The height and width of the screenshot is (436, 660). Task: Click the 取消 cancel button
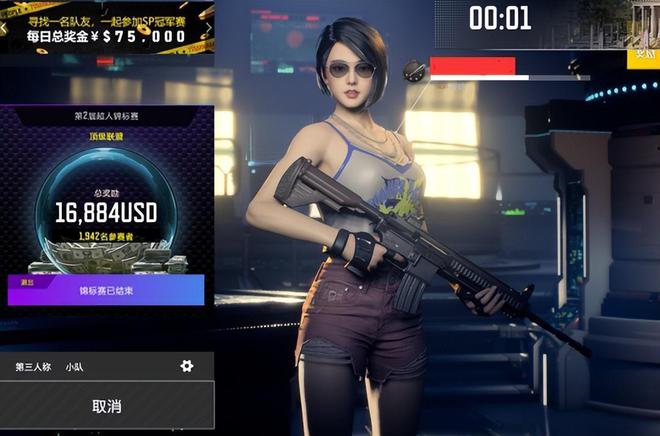[106, 406]
